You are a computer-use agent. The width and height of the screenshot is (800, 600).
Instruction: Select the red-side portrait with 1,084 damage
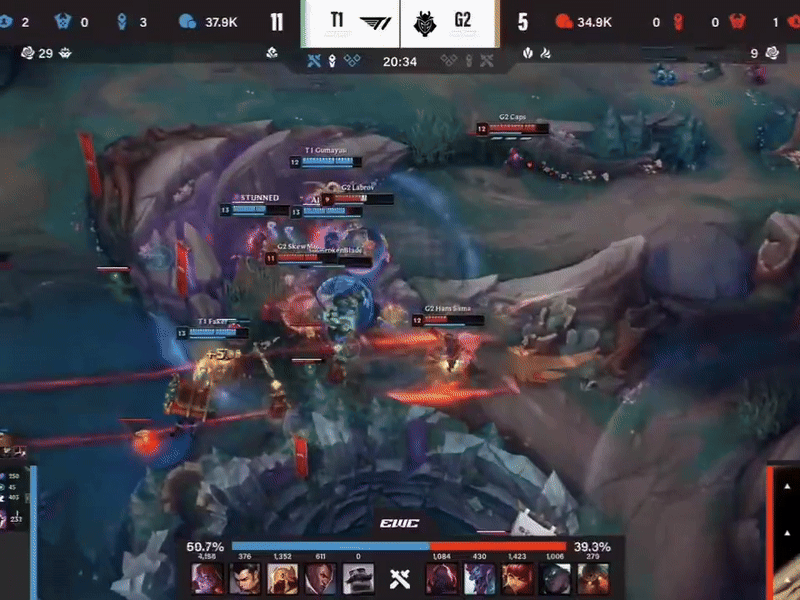click(x=442, y=579)
